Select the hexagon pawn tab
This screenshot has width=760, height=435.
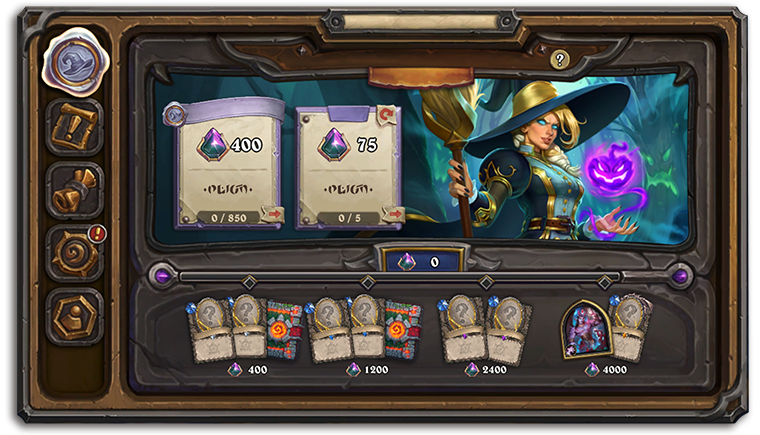coord(74,316)
